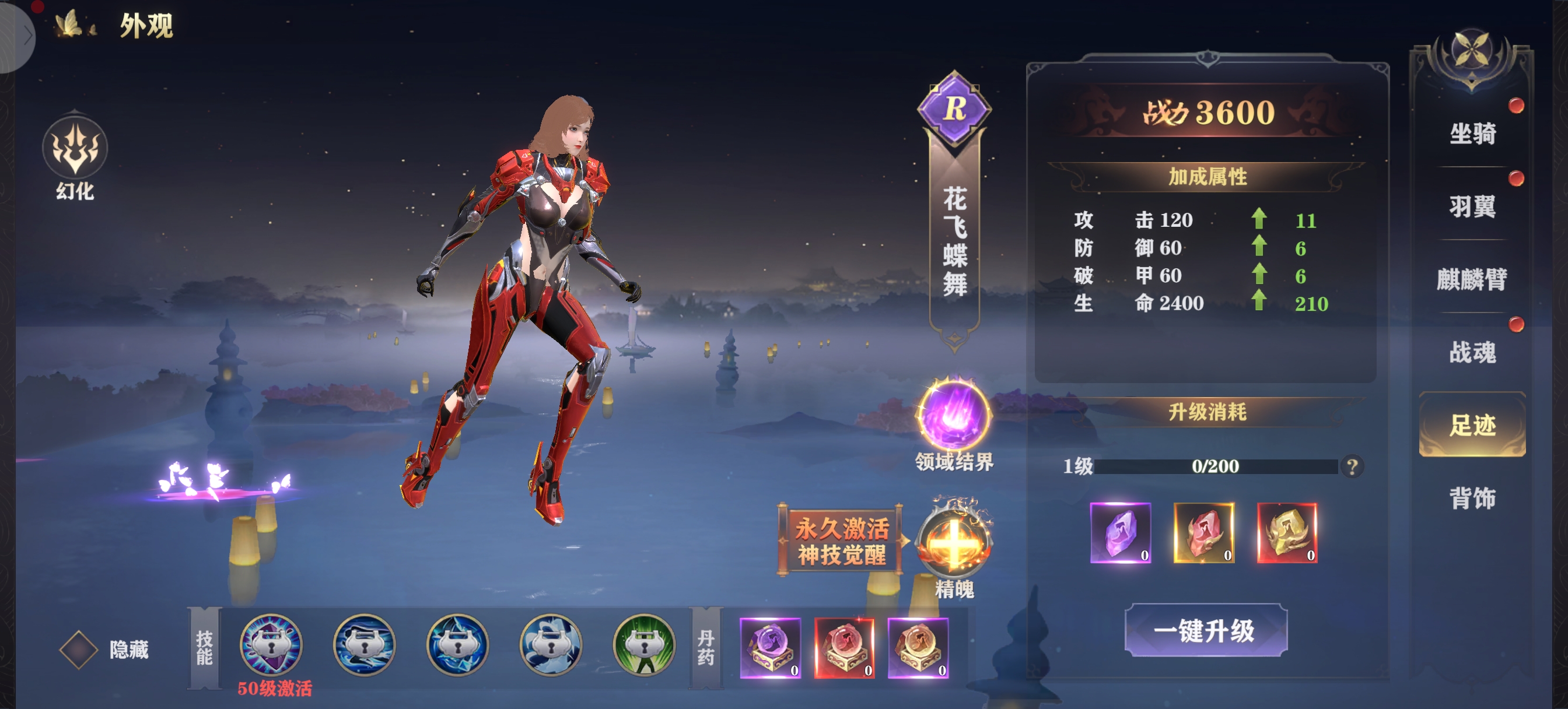
Task: Choose the purple orb 丹药 slot
Action: (770, 648)
